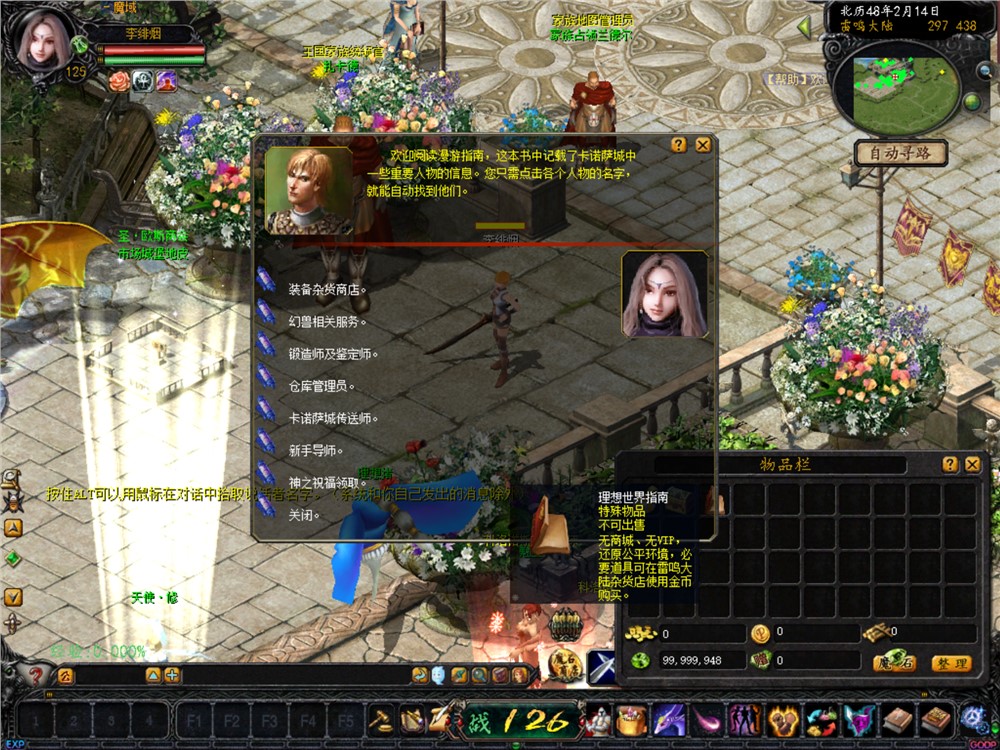Click the inventory panel's question mark button
The height and width of the screenshot is (750, 1000).
pyautogui.click(x=950, y=464)
